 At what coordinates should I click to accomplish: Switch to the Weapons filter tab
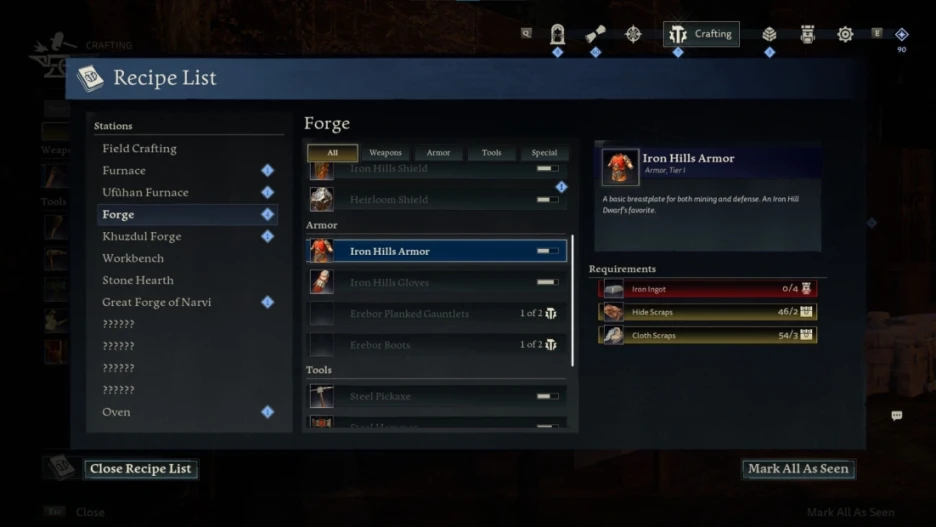pyautogui.click(x=385, y=153)
